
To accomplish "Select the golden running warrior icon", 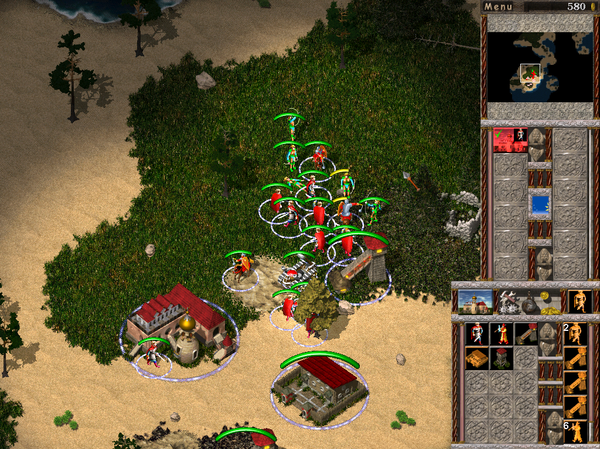I will (579, 300).
